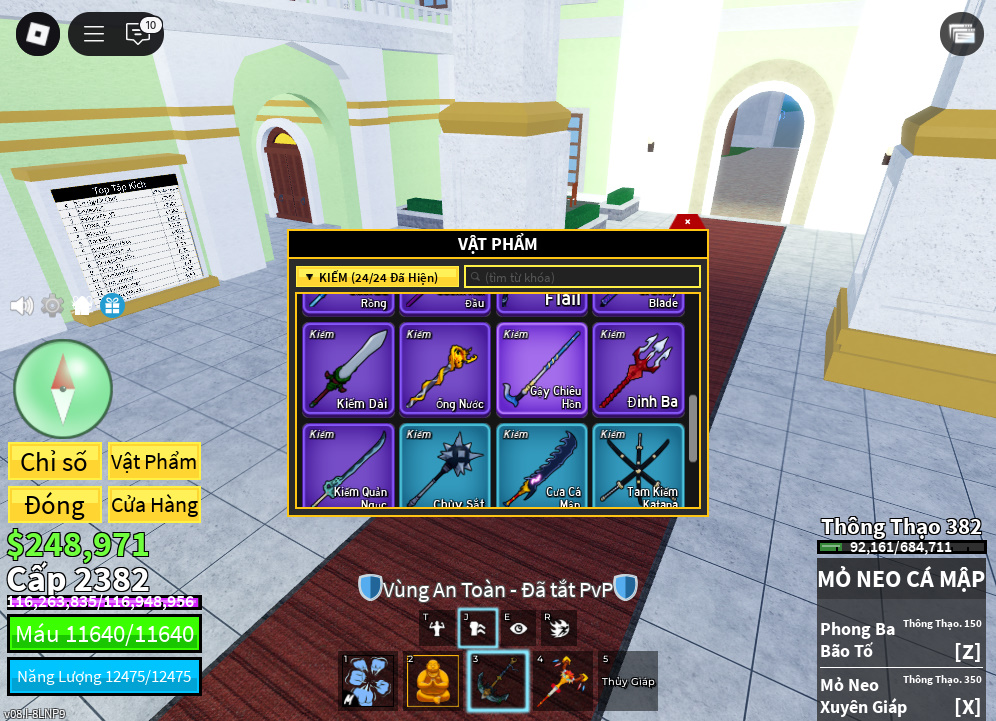
Task: Select the Chùy Sắt mace item
Action: pos(445,466)
